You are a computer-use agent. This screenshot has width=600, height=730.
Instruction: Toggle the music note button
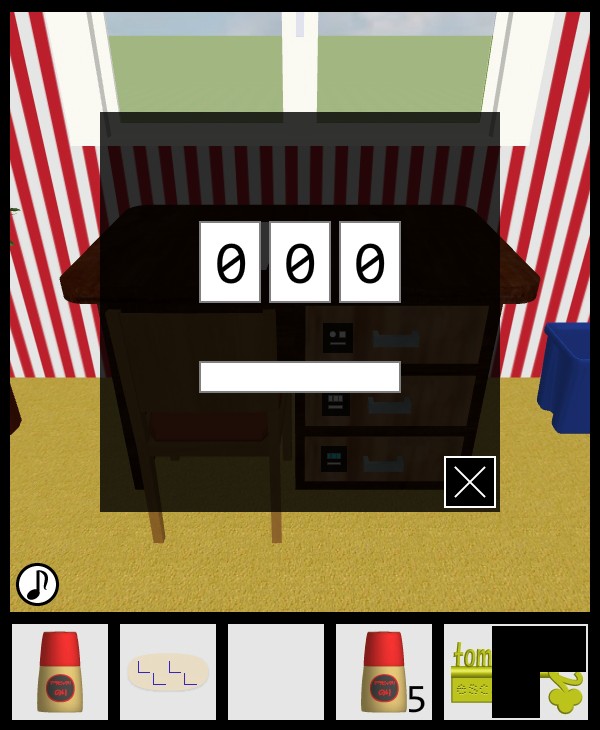pos(37,584)
